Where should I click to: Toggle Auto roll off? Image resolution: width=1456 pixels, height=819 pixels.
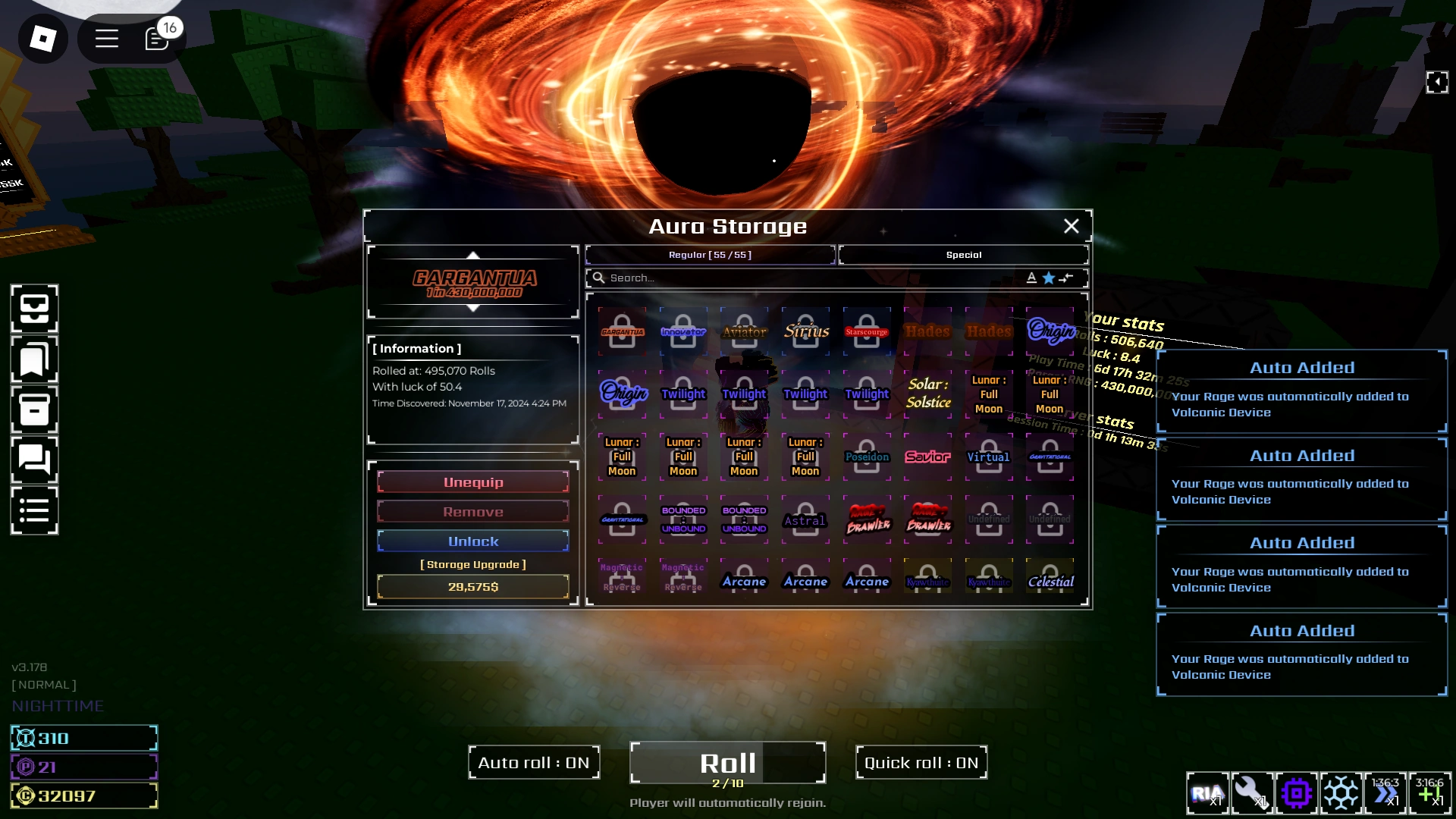coord(533,762)
